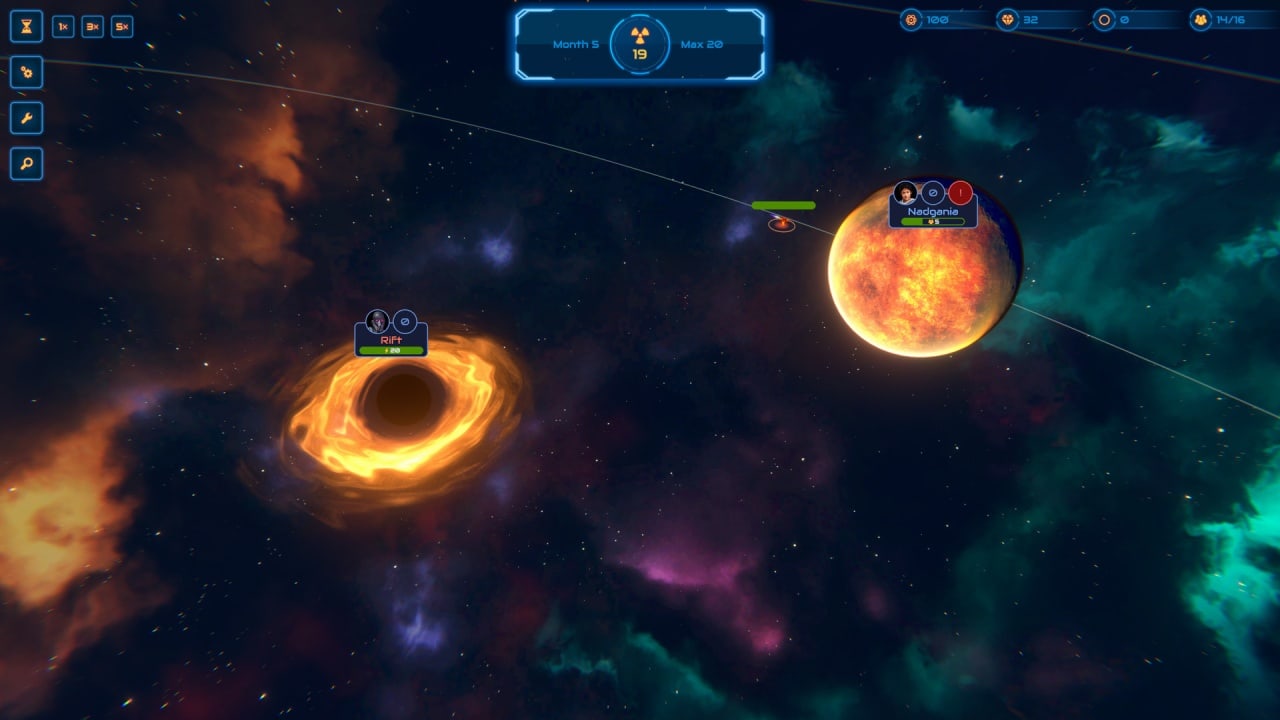Select the ship with green health bar

tap(782, 224)
